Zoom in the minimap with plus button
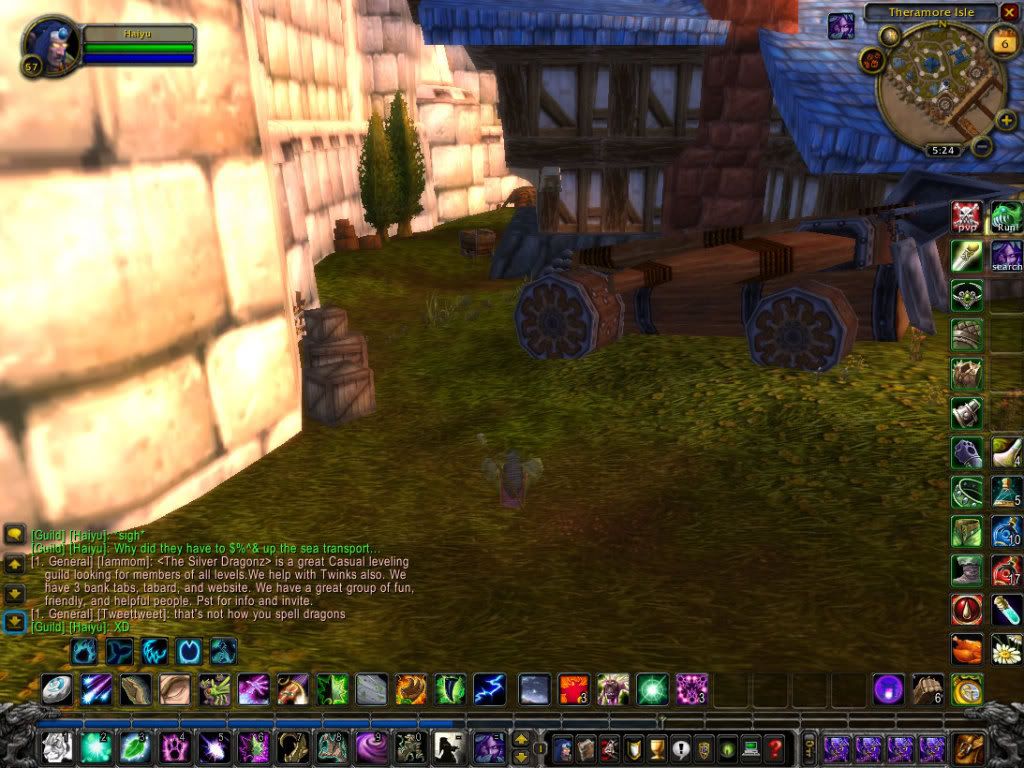Viewport: 1024px width, 768px height. (1006, 121)
